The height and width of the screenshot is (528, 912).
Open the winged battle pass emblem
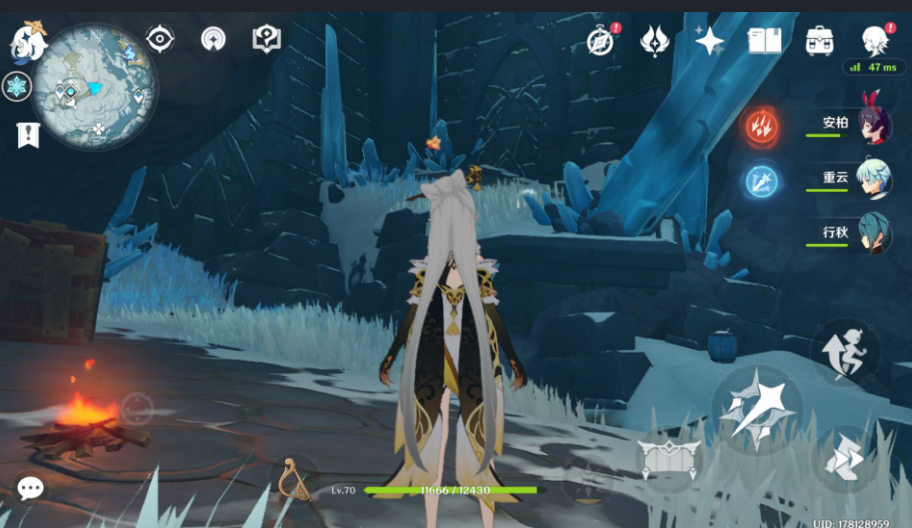(x=655, y=41)
